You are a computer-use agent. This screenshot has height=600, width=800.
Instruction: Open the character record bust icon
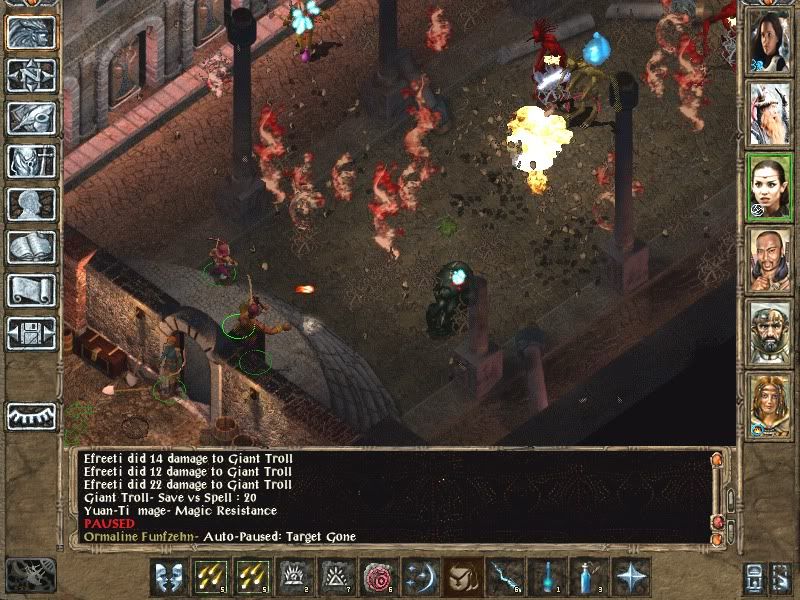32,204
